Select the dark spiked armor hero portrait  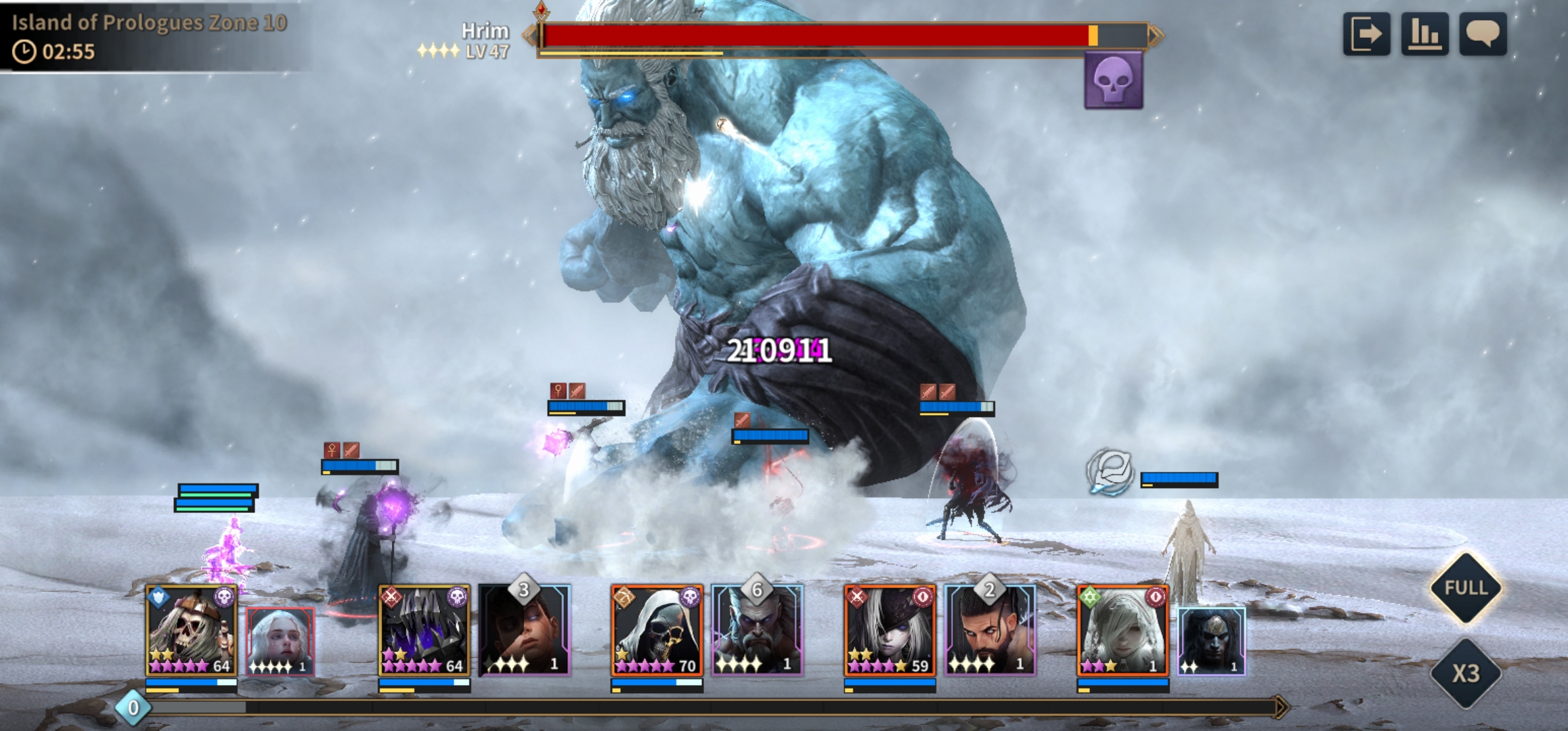424,631
